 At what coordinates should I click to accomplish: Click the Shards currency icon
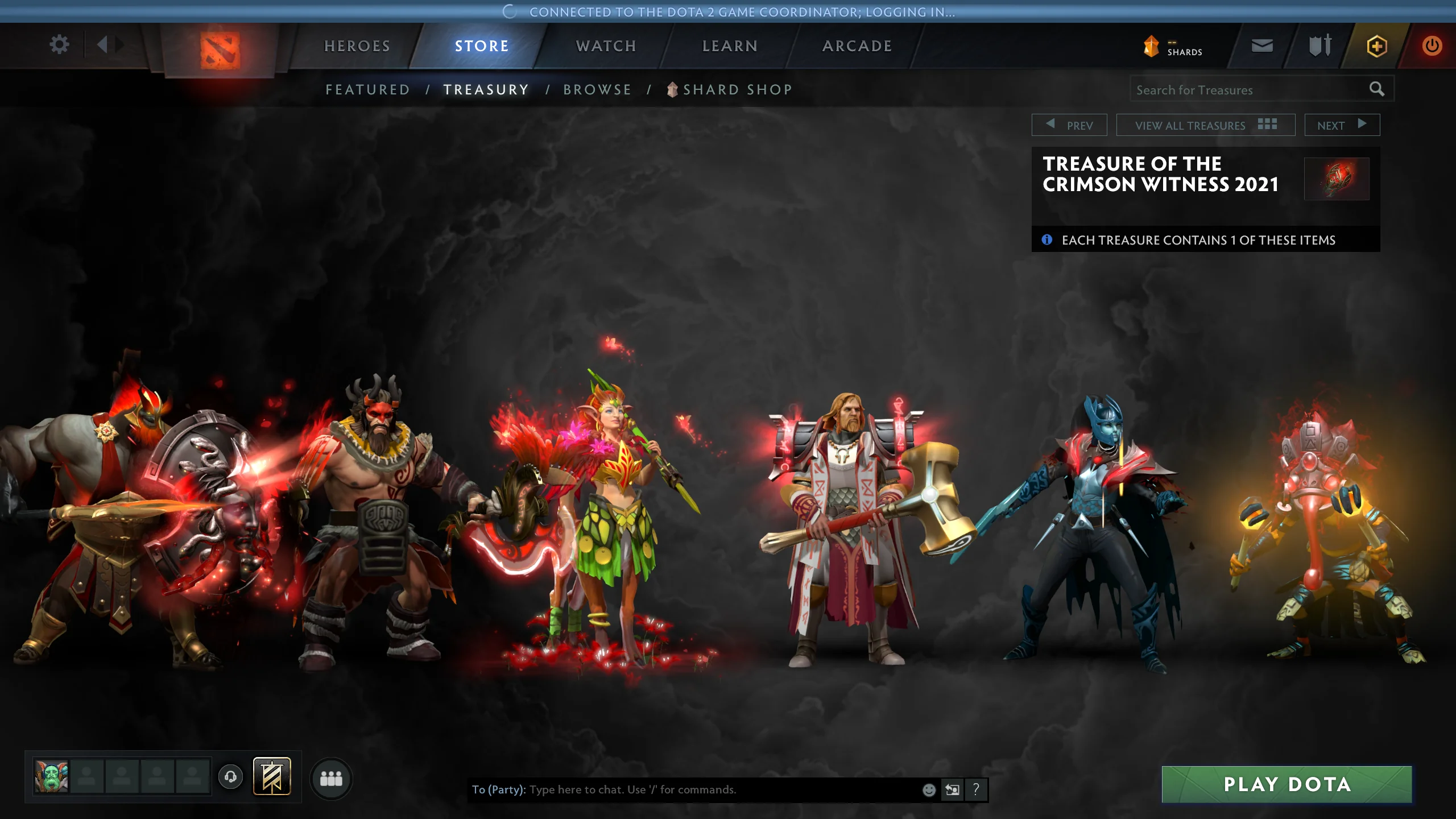pos(1151,46)
